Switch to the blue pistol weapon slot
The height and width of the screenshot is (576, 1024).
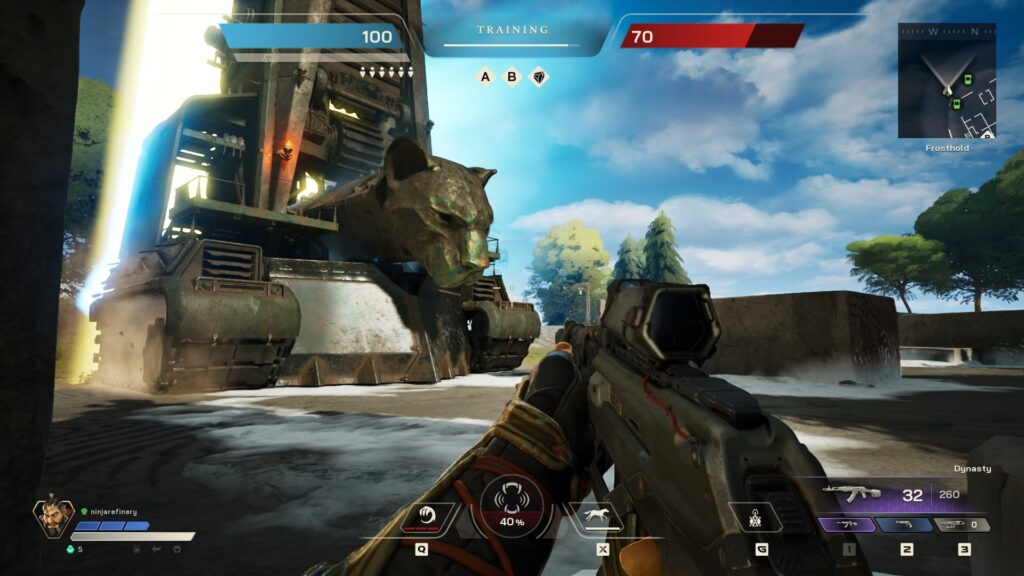(x=906, y=525)
